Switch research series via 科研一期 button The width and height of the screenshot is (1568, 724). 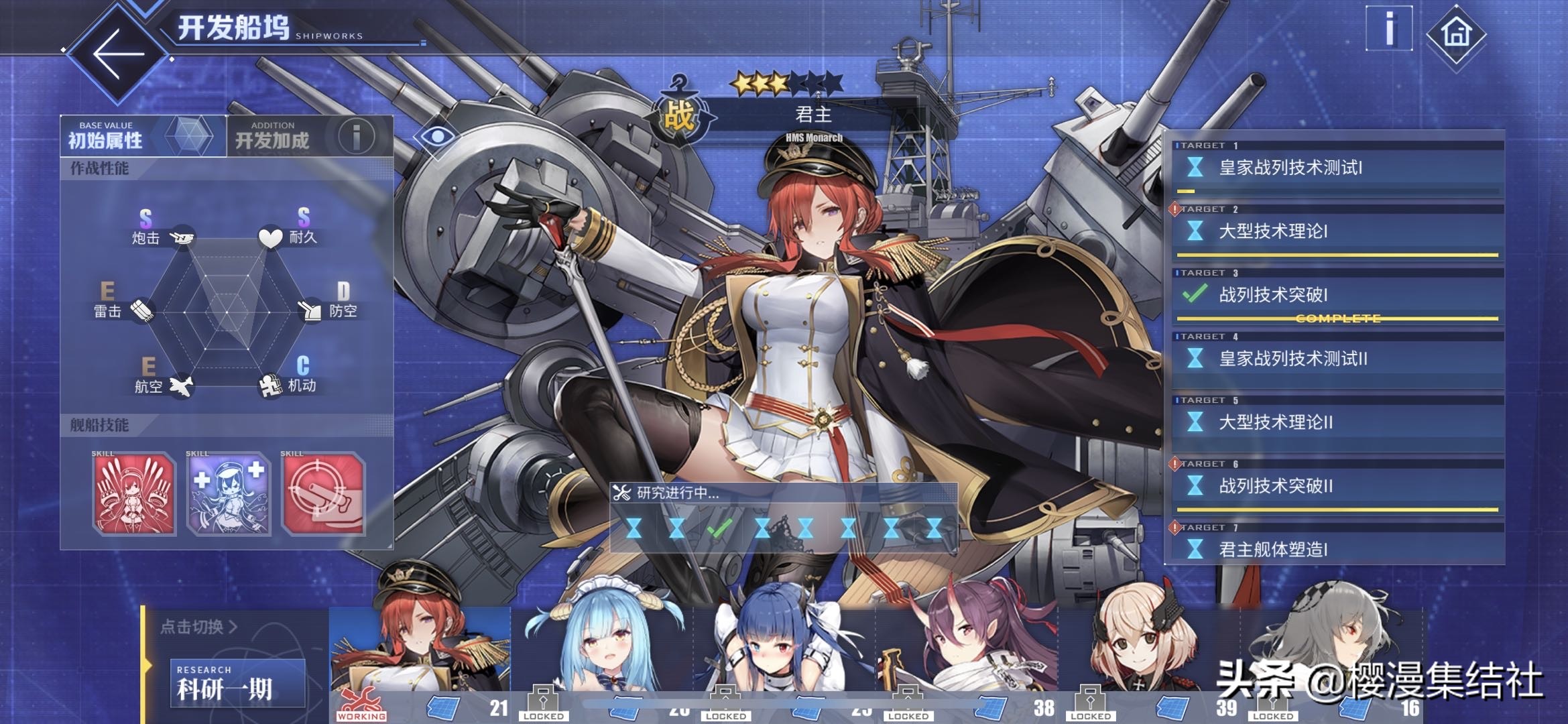point(237,684)
